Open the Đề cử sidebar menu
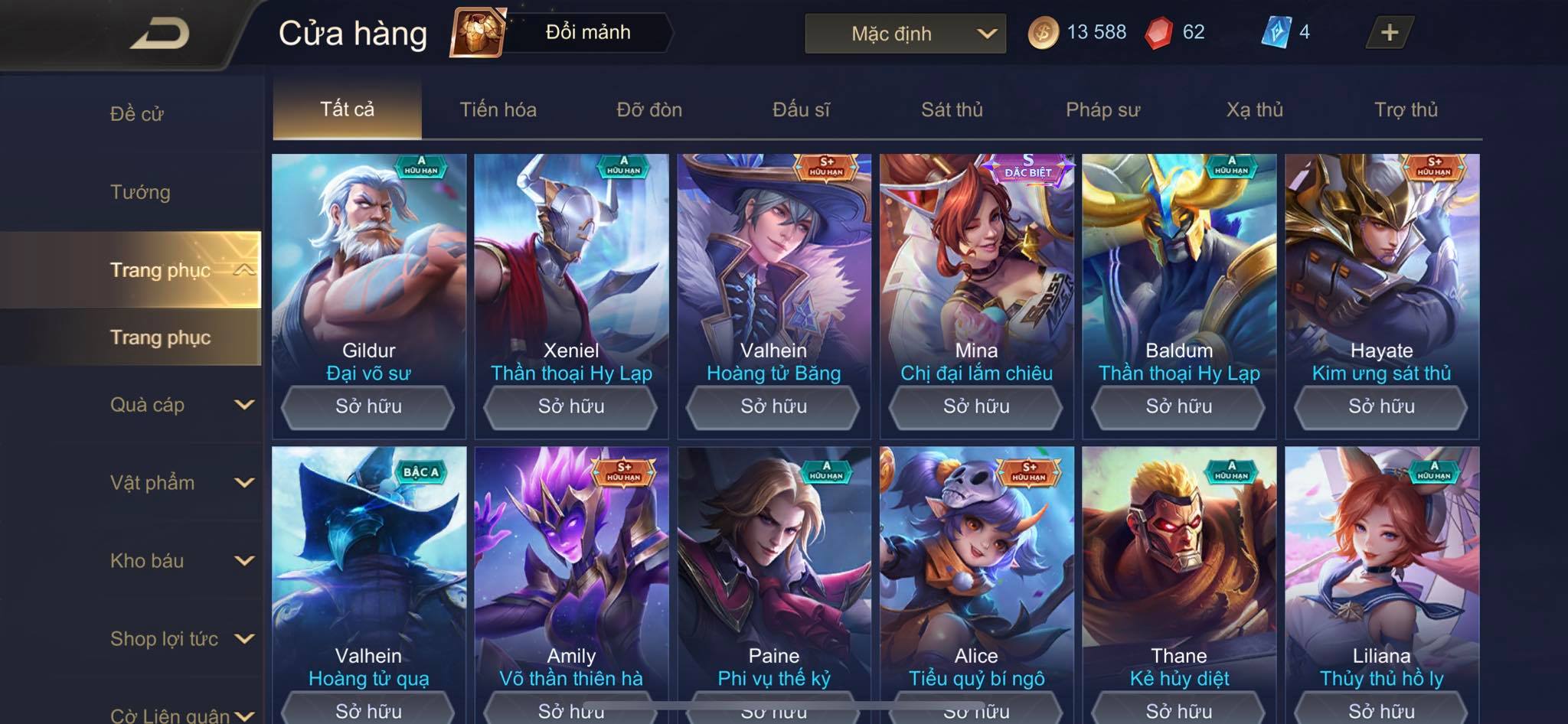The height and width of the screenshot is (724, 1568). tap(137, 114)
